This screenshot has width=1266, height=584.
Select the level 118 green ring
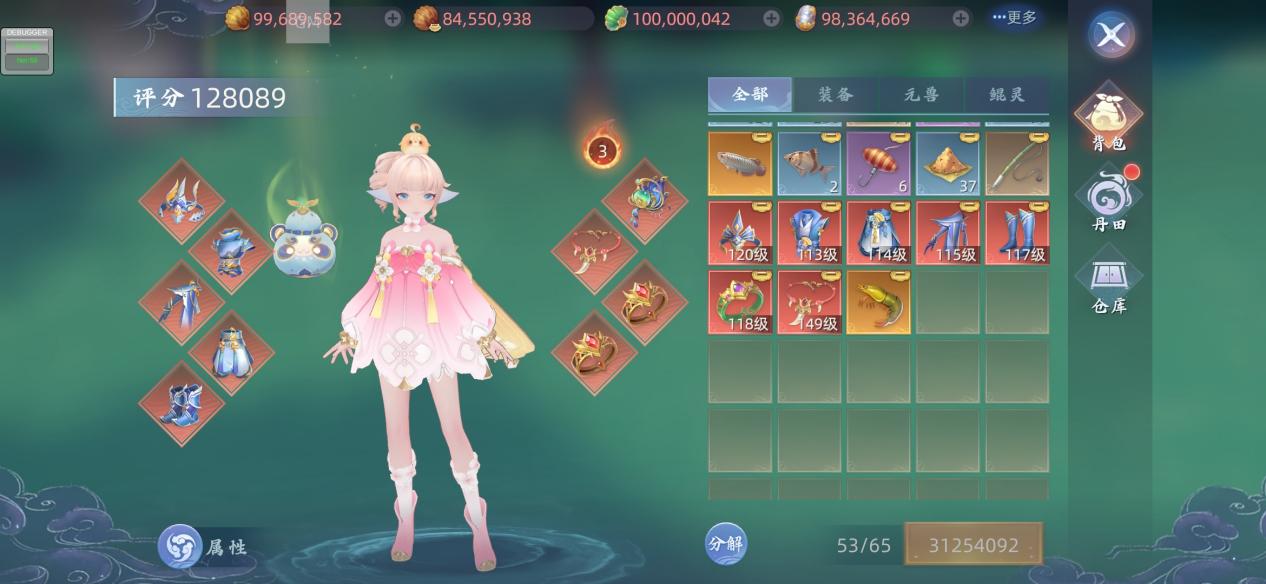coord(740,302)
